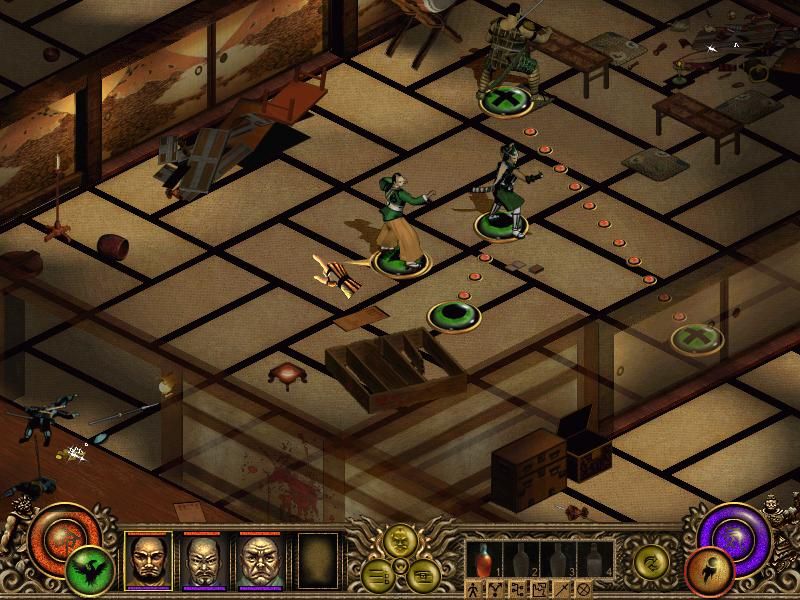Select the gold-framed bearded warrior portrait
This screenshot has width=800, height=600.
(148, 559)
